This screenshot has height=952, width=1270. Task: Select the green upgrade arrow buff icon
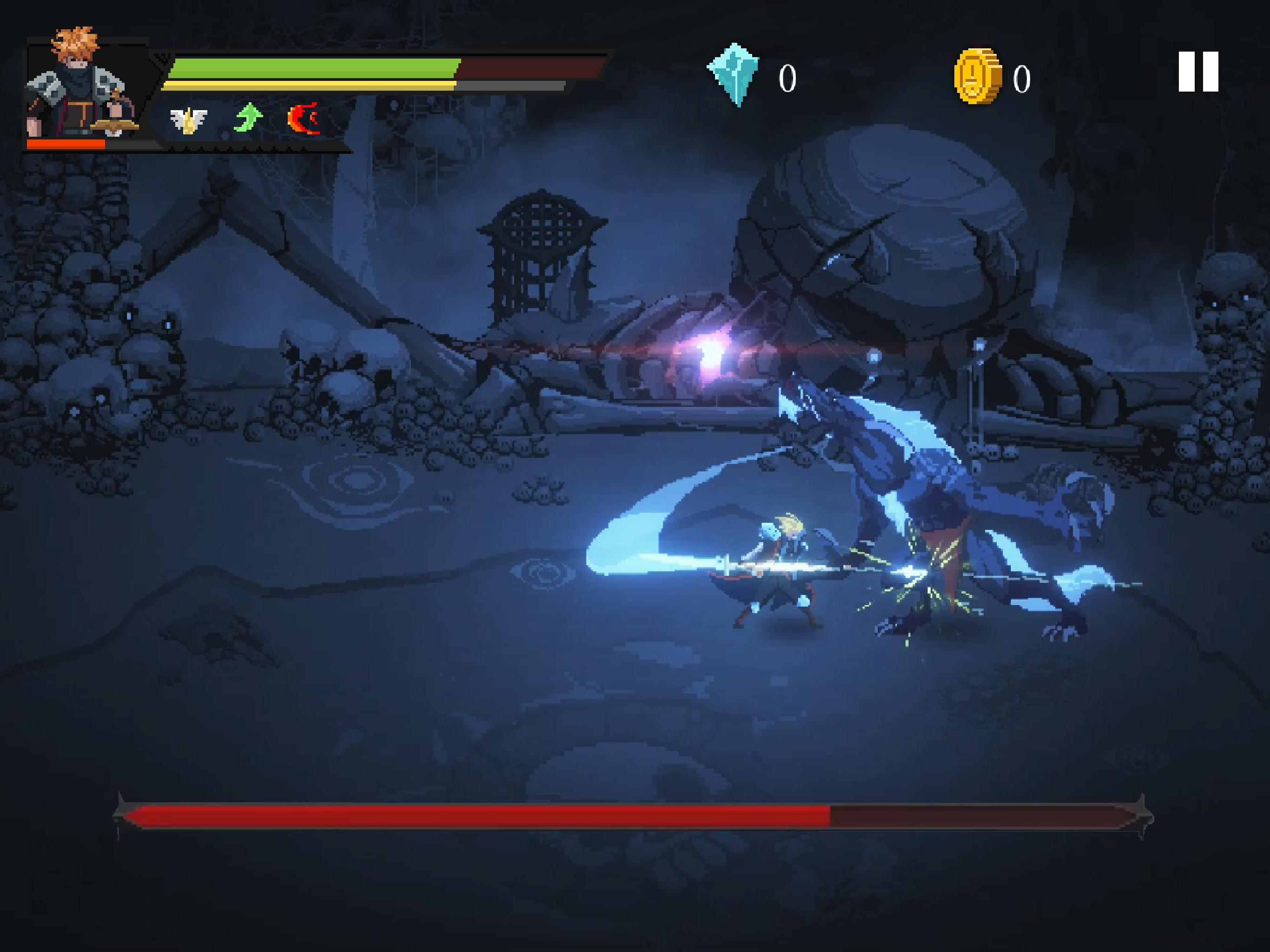248,118
